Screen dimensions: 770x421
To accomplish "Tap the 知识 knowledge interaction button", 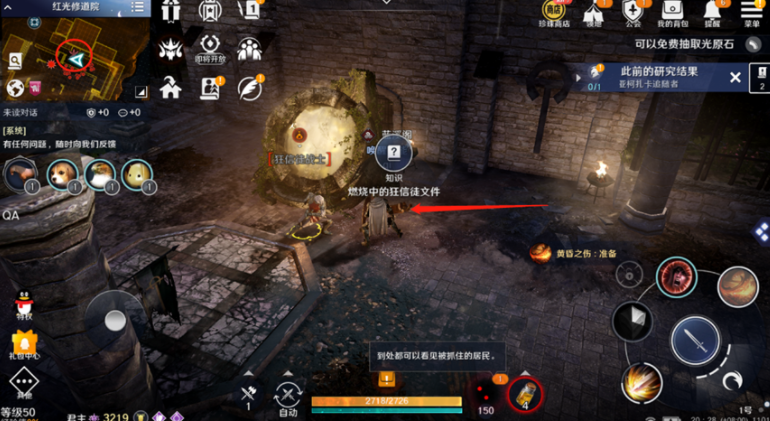I will pyautogui.click(x=394, y=156).
